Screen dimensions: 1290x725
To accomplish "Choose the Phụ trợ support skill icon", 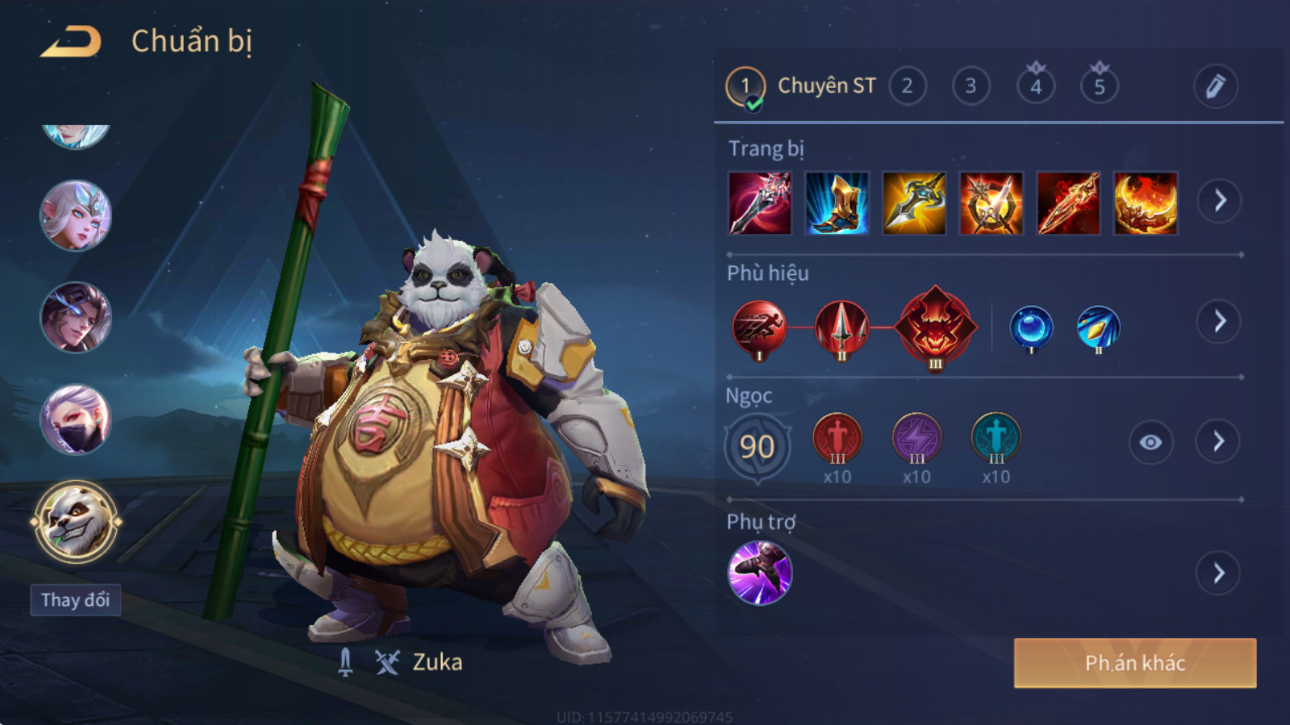I will (x=760, y=573).
